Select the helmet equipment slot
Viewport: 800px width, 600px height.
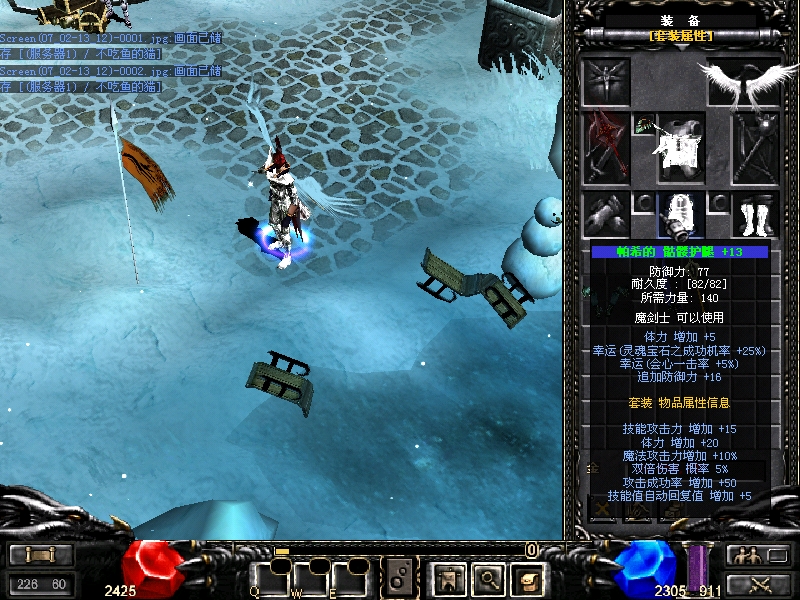tap(605, 80)
